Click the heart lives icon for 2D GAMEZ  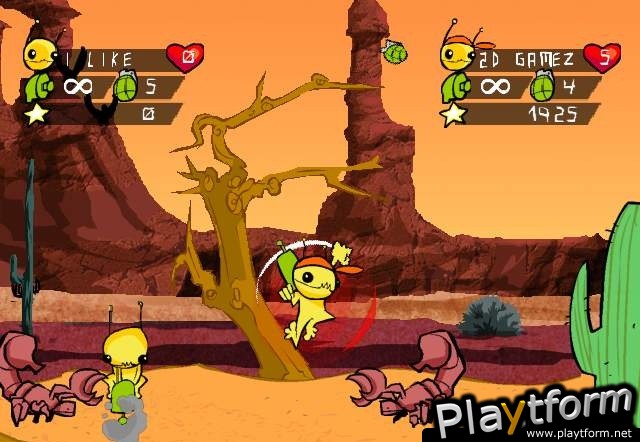pos(600,57)
